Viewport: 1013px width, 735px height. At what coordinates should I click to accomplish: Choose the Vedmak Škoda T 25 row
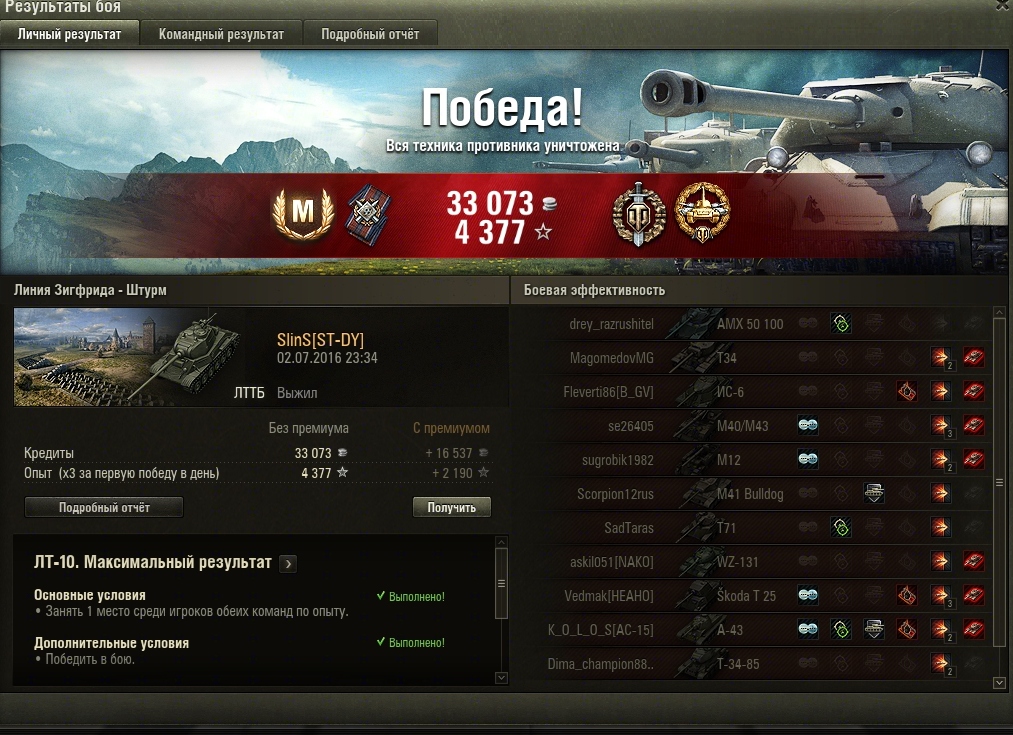[750, 596]
